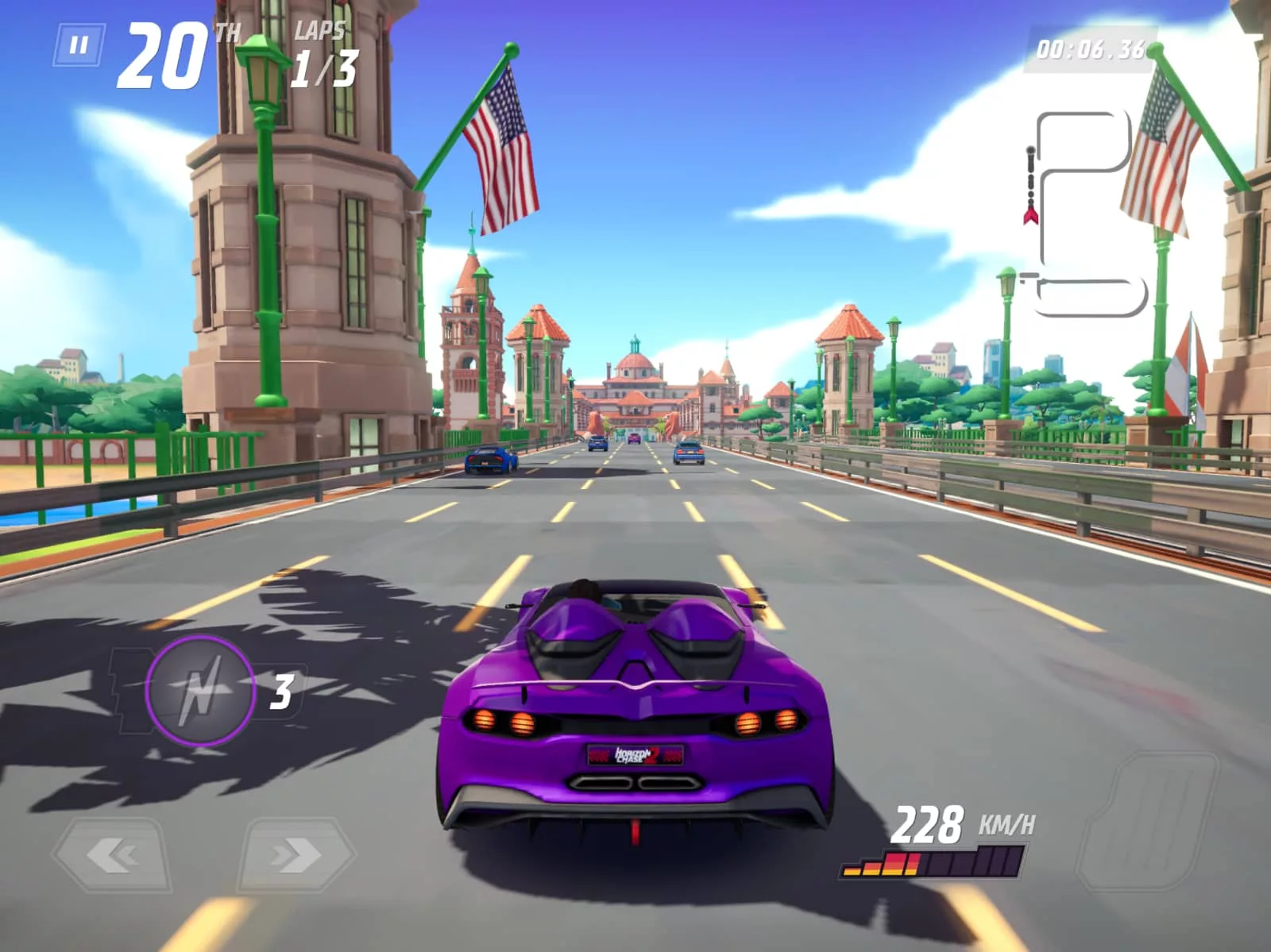Click the track minimap
Image resolution: width=1271 pixels, height=952 pixels.
(x=1086, y=214)
